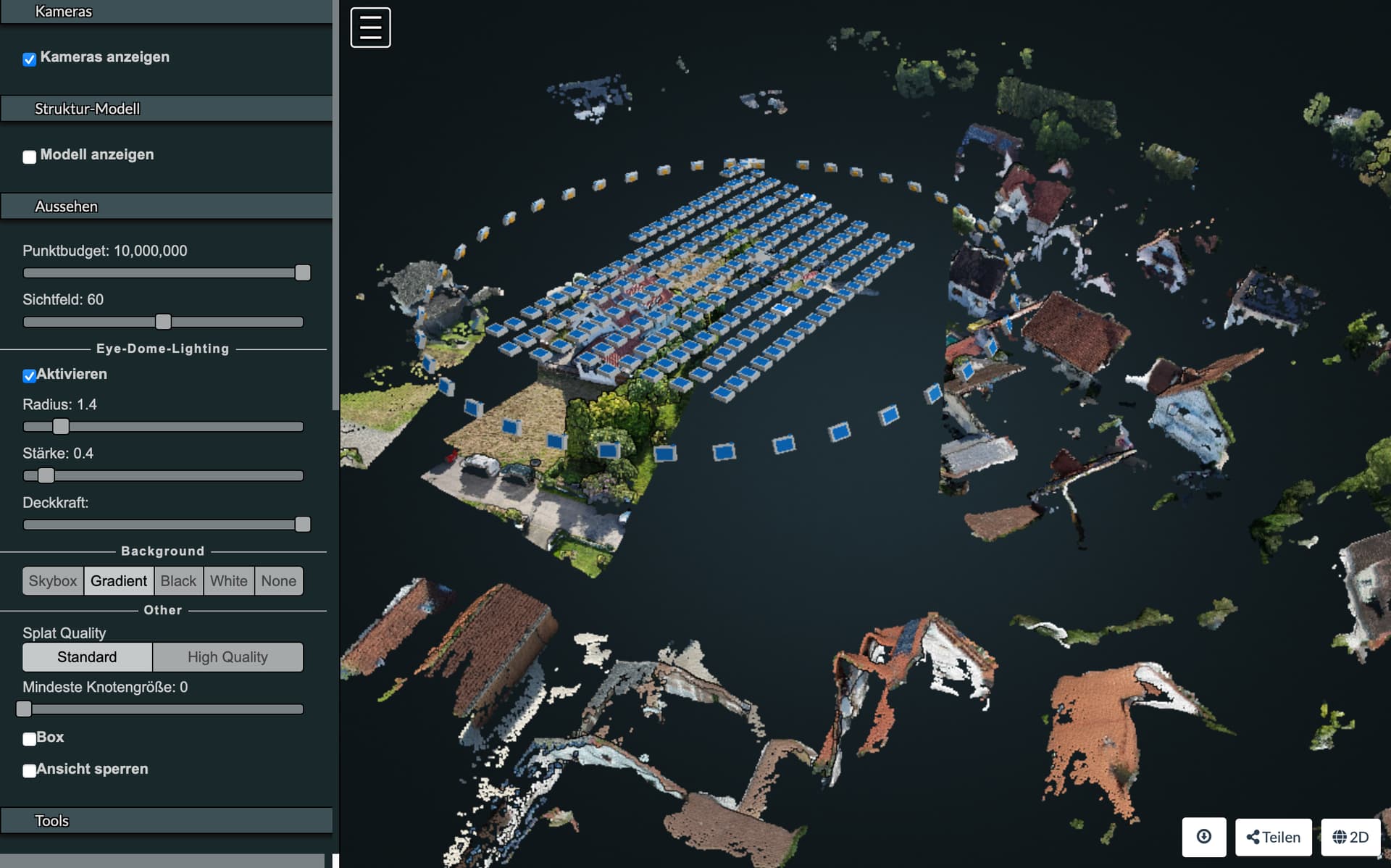
Task: Click the download icon at bottom right
Action: [1204, 837]
